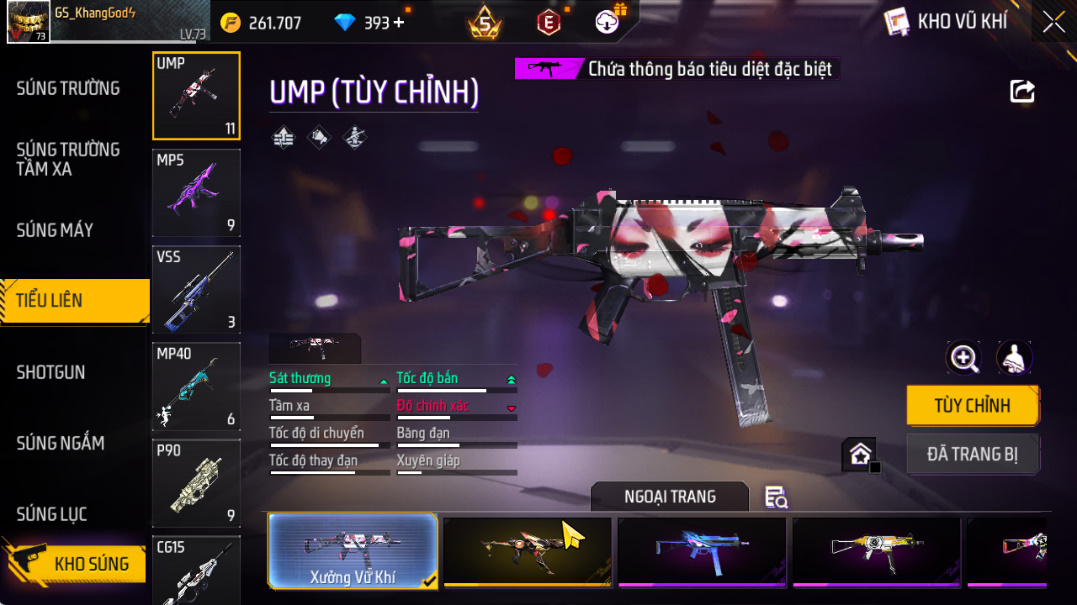Zoom in with the magnifier icon

[964, 358]
